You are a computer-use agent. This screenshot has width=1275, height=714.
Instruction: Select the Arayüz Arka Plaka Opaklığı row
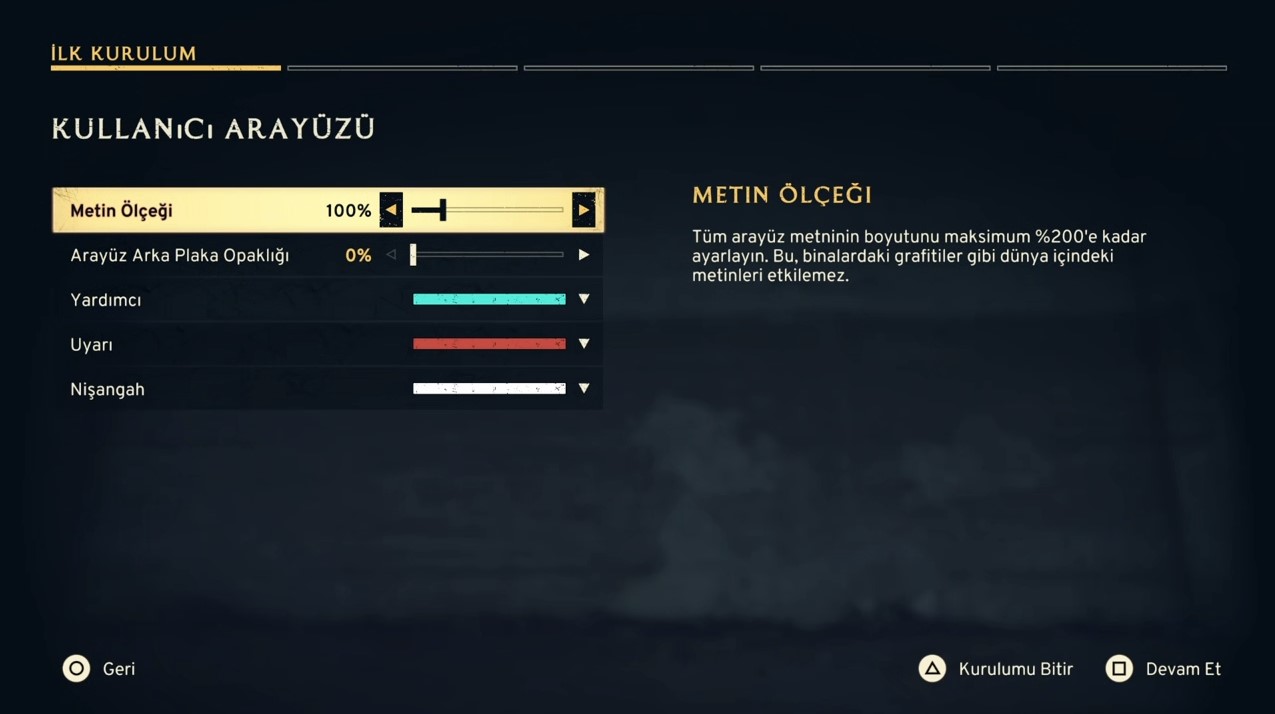click(180, 256)
